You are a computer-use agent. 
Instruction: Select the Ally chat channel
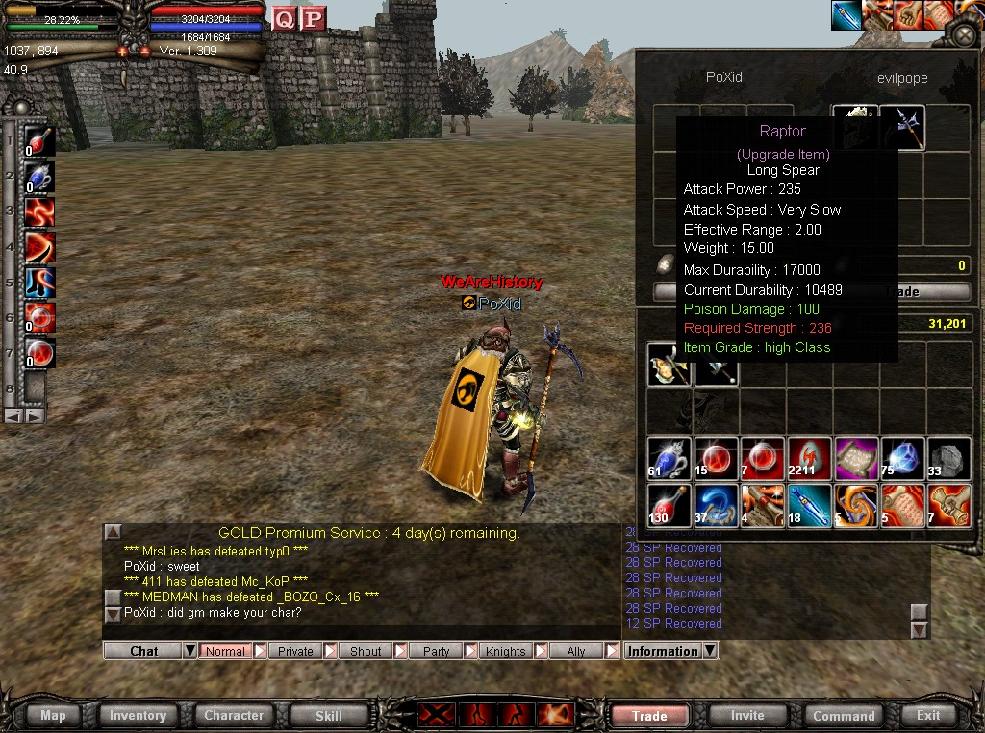click(x=576, y=651)
